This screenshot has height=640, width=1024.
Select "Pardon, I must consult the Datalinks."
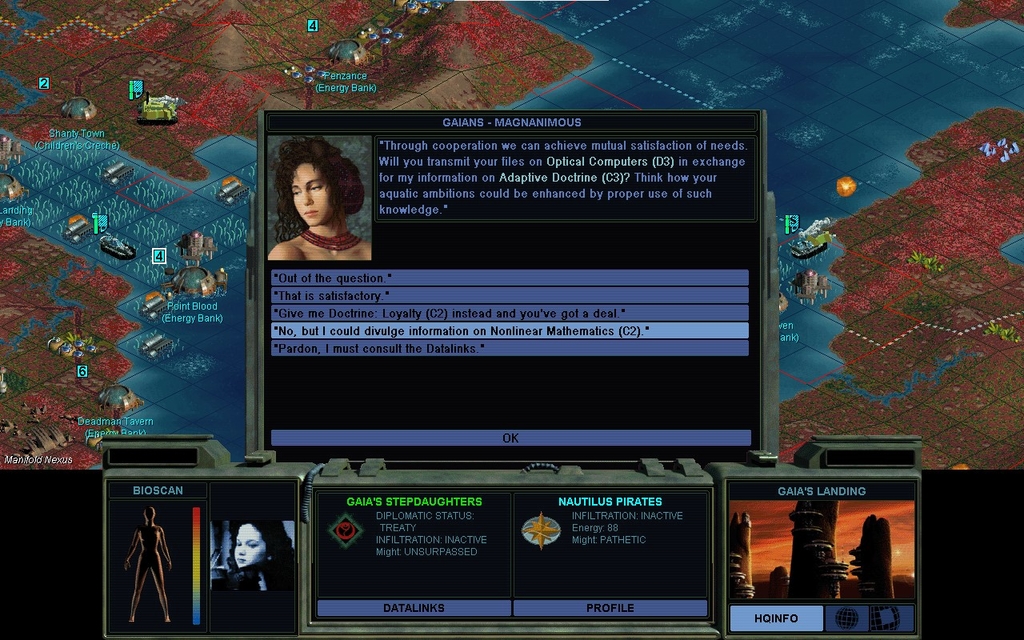coord(510,348)
